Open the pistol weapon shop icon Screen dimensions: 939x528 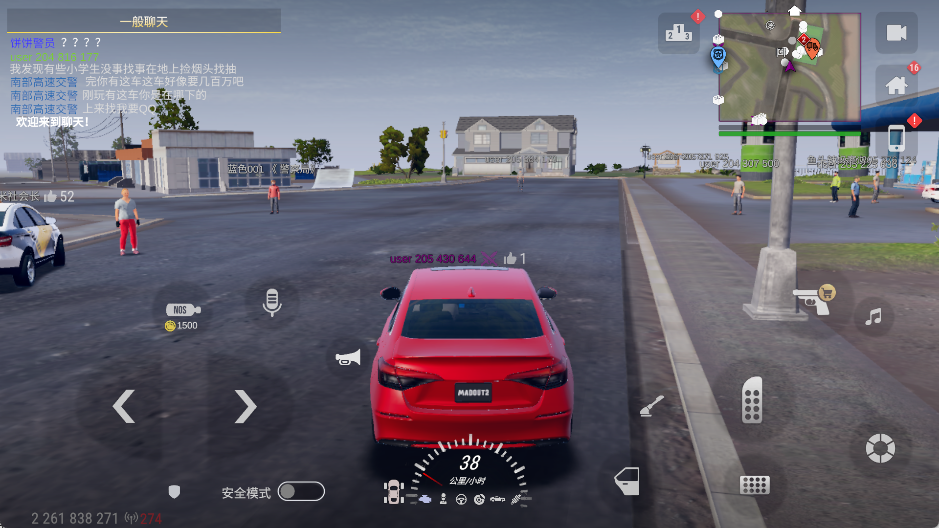coord(812,298)
